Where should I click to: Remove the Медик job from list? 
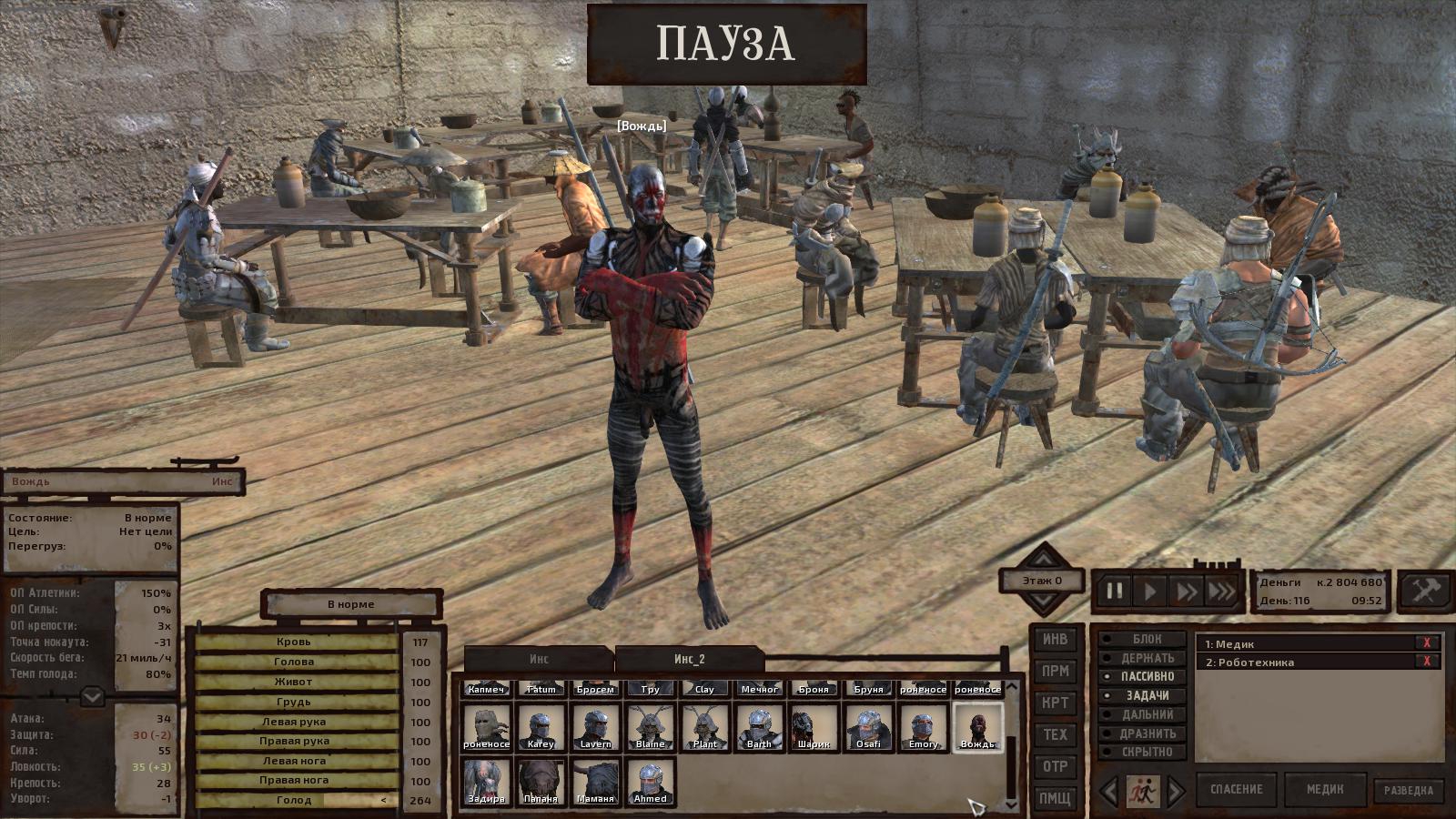tap(1426, 643)
